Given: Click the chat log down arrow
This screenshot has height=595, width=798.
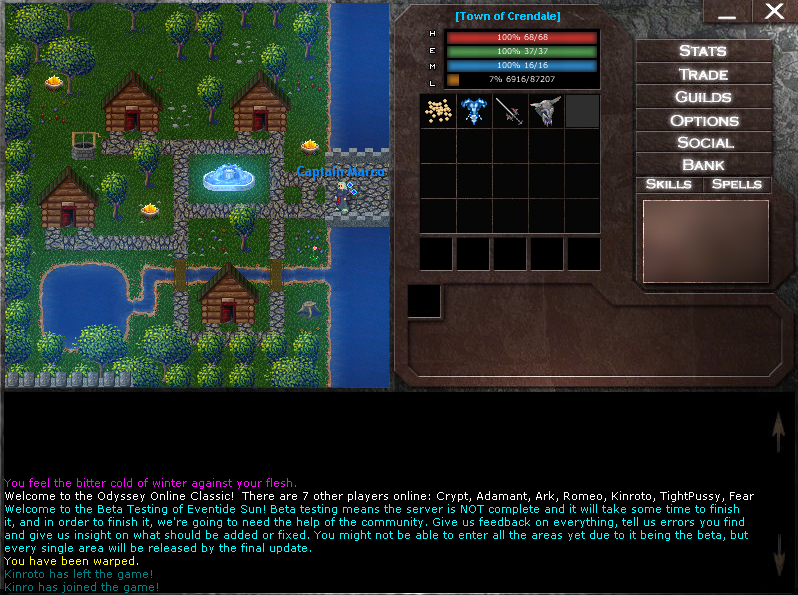Looking at the screenshot, I should point(779,554).
